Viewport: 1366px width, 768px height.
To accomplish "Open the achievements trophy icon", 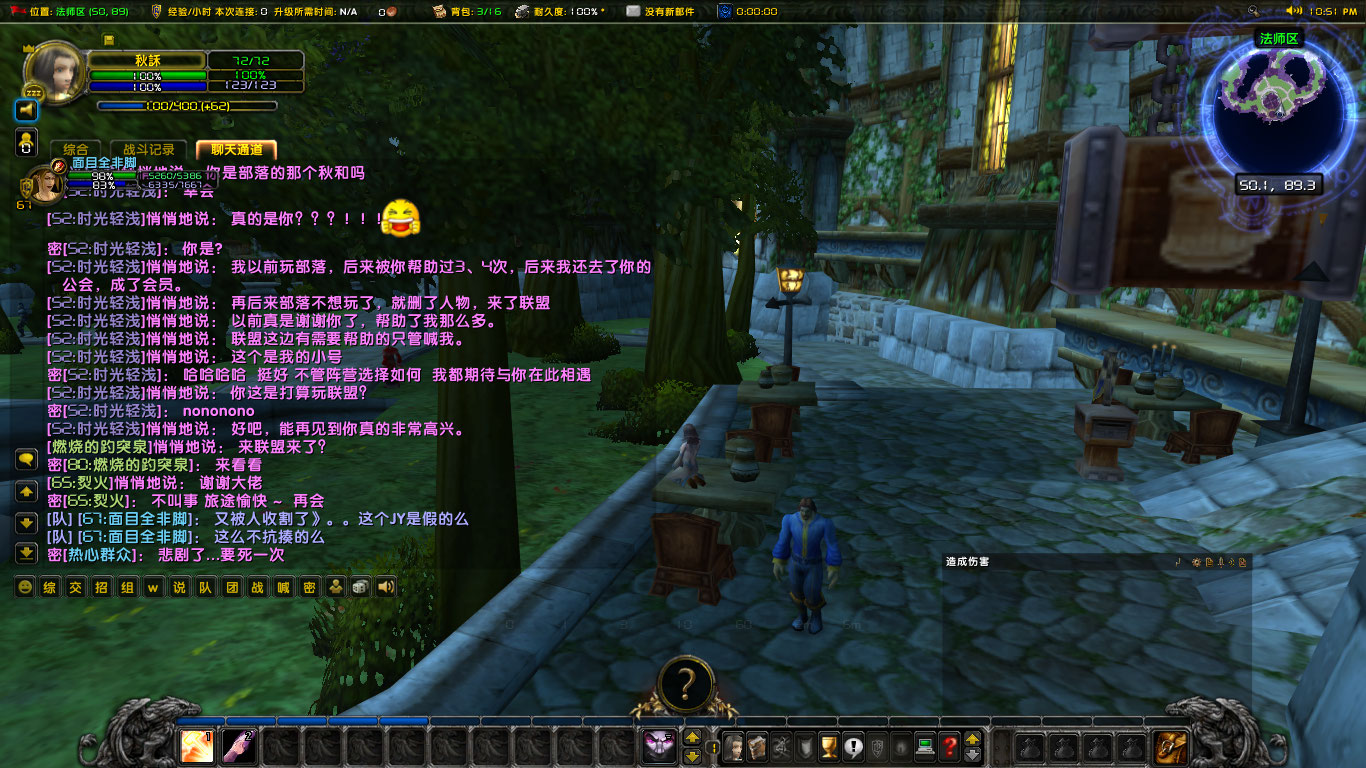I will point(830,747).
